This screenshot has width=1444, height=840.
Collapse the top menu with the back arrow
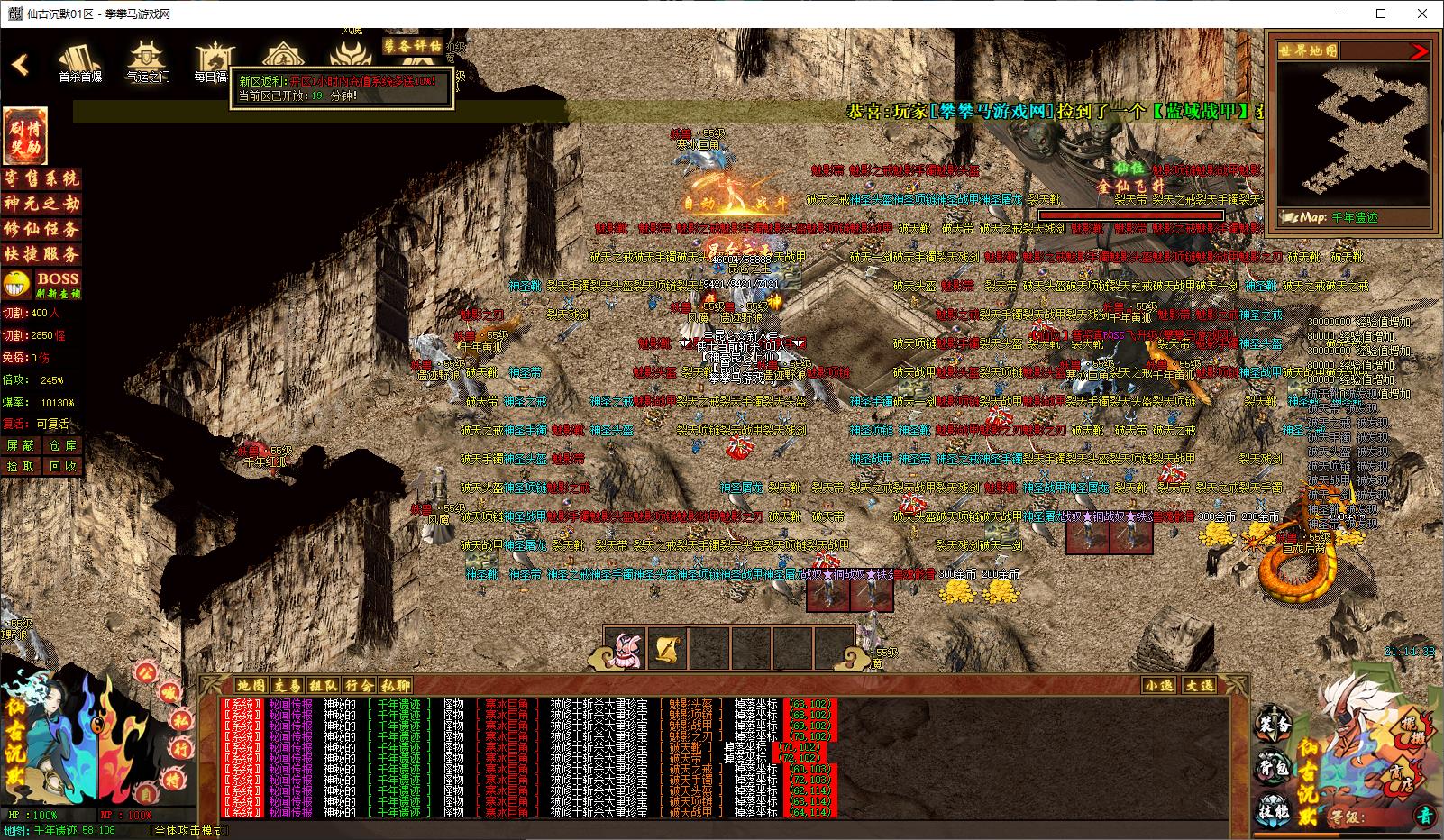click(20, 65)
